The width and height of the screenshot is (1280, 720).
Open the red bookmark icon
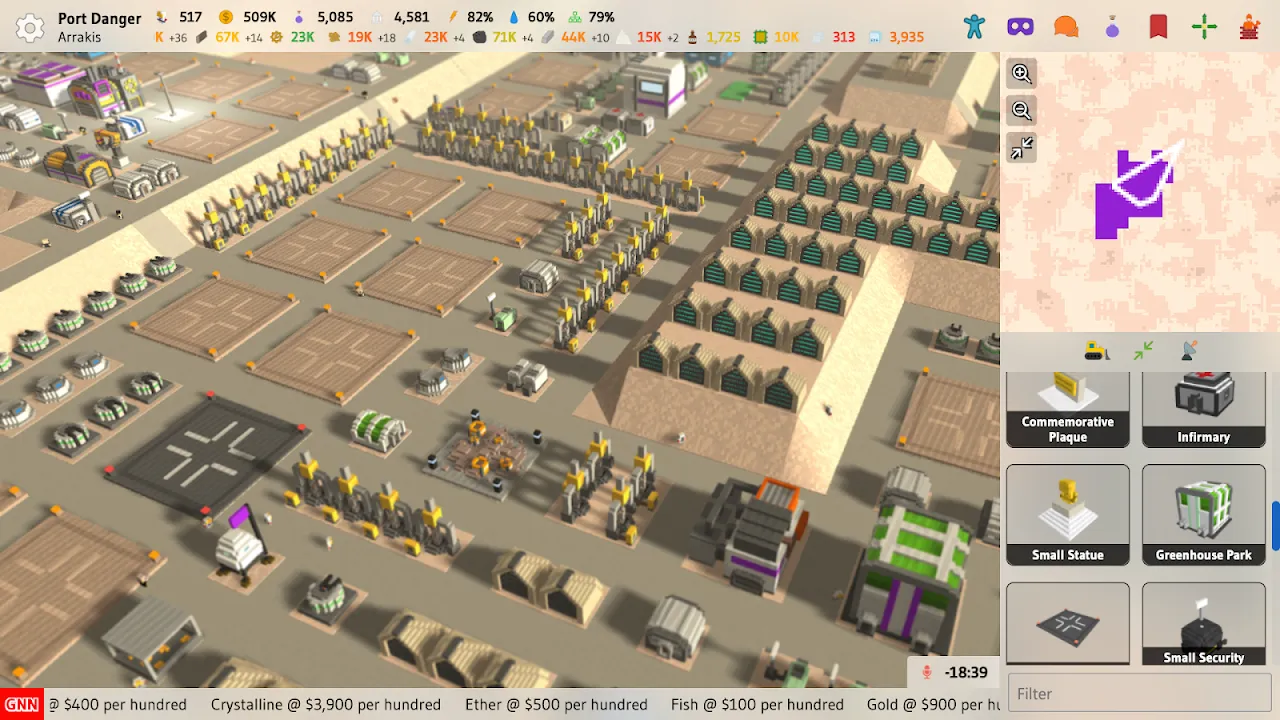(1158, 26)
